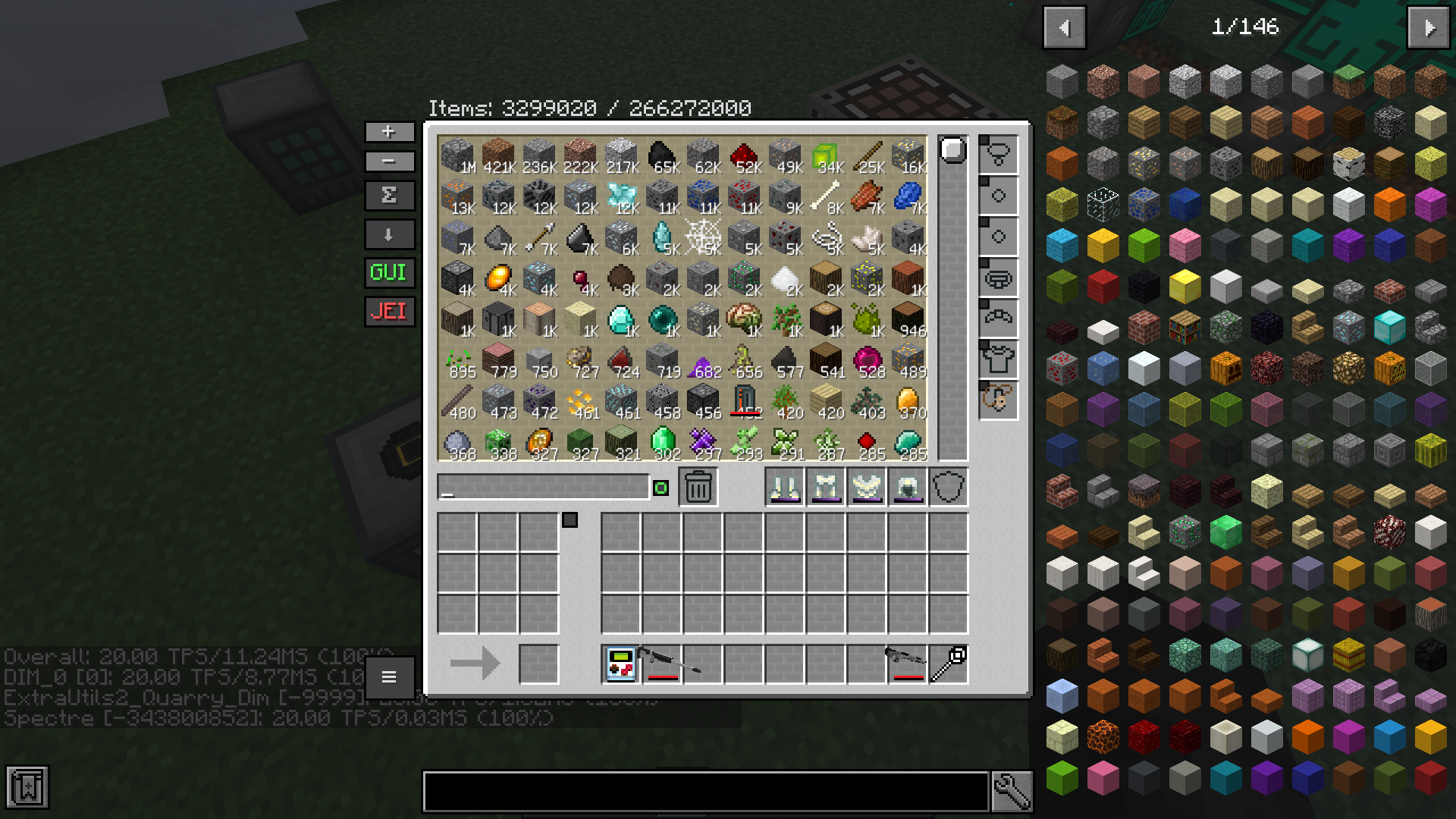This screenshot has height=819, width=1456.
Task: Click the shield slot icon
Action: pyautogui.click(x=949, y=488)
